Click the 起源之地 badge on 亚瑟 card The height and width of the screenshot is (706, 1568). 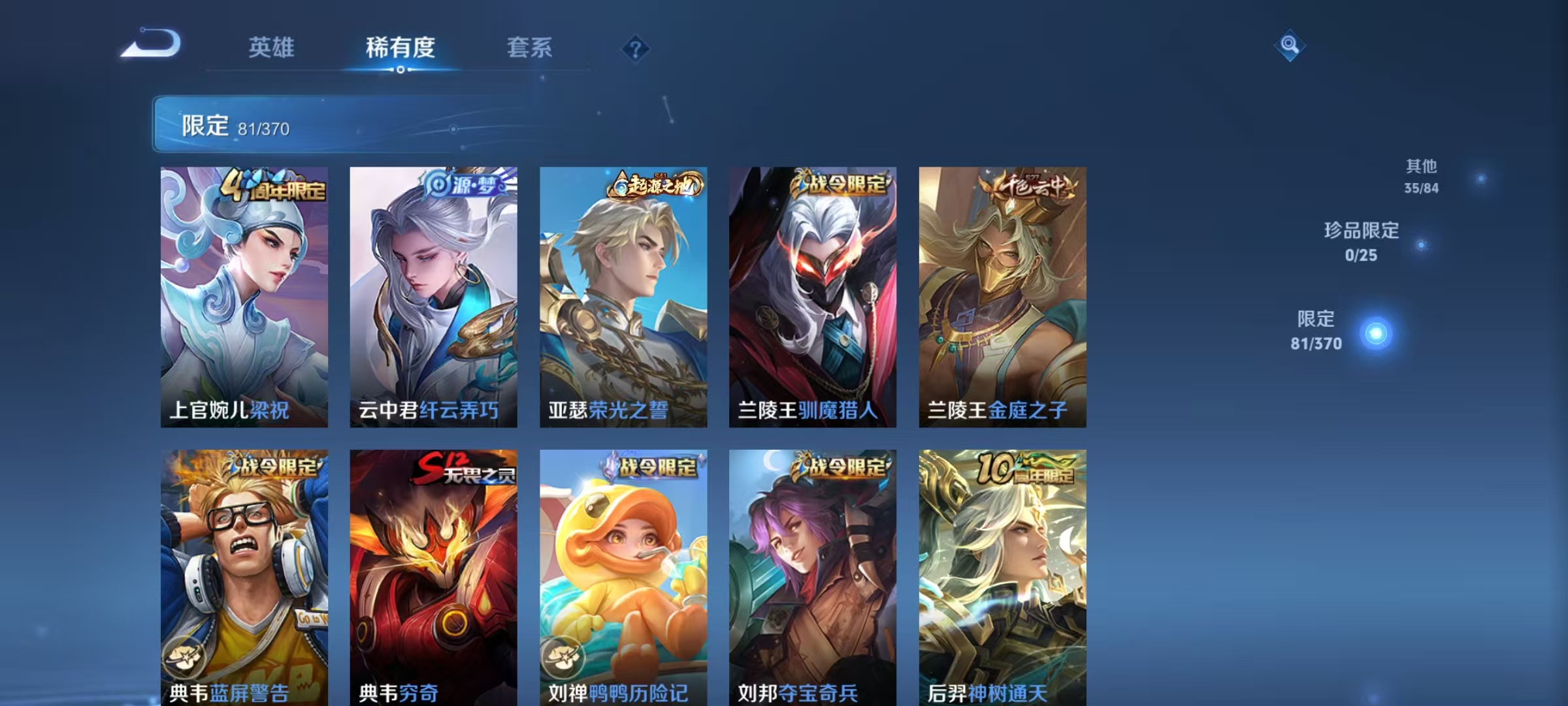coord(653,186)
